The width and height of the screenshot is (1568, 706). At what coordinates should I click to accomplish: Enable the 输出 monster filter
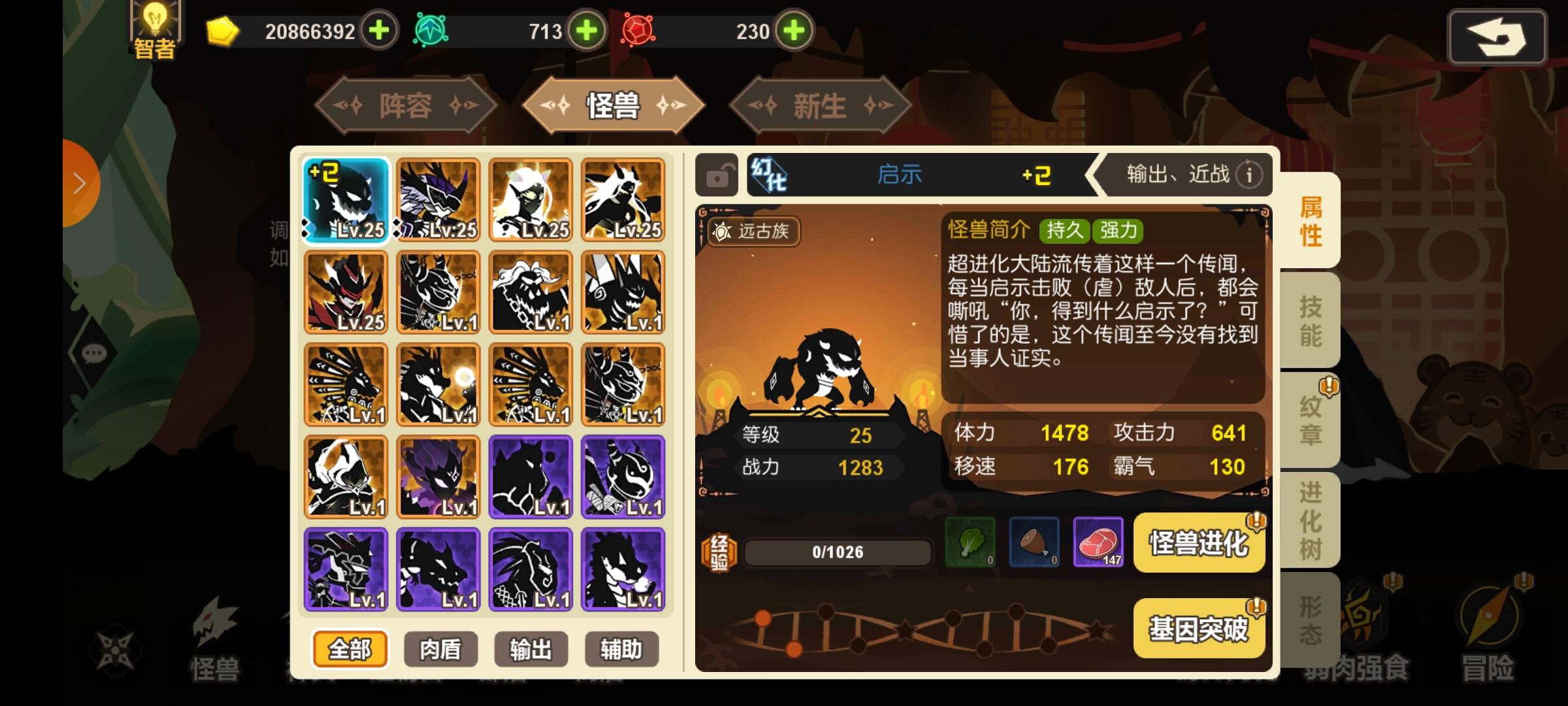531,648
